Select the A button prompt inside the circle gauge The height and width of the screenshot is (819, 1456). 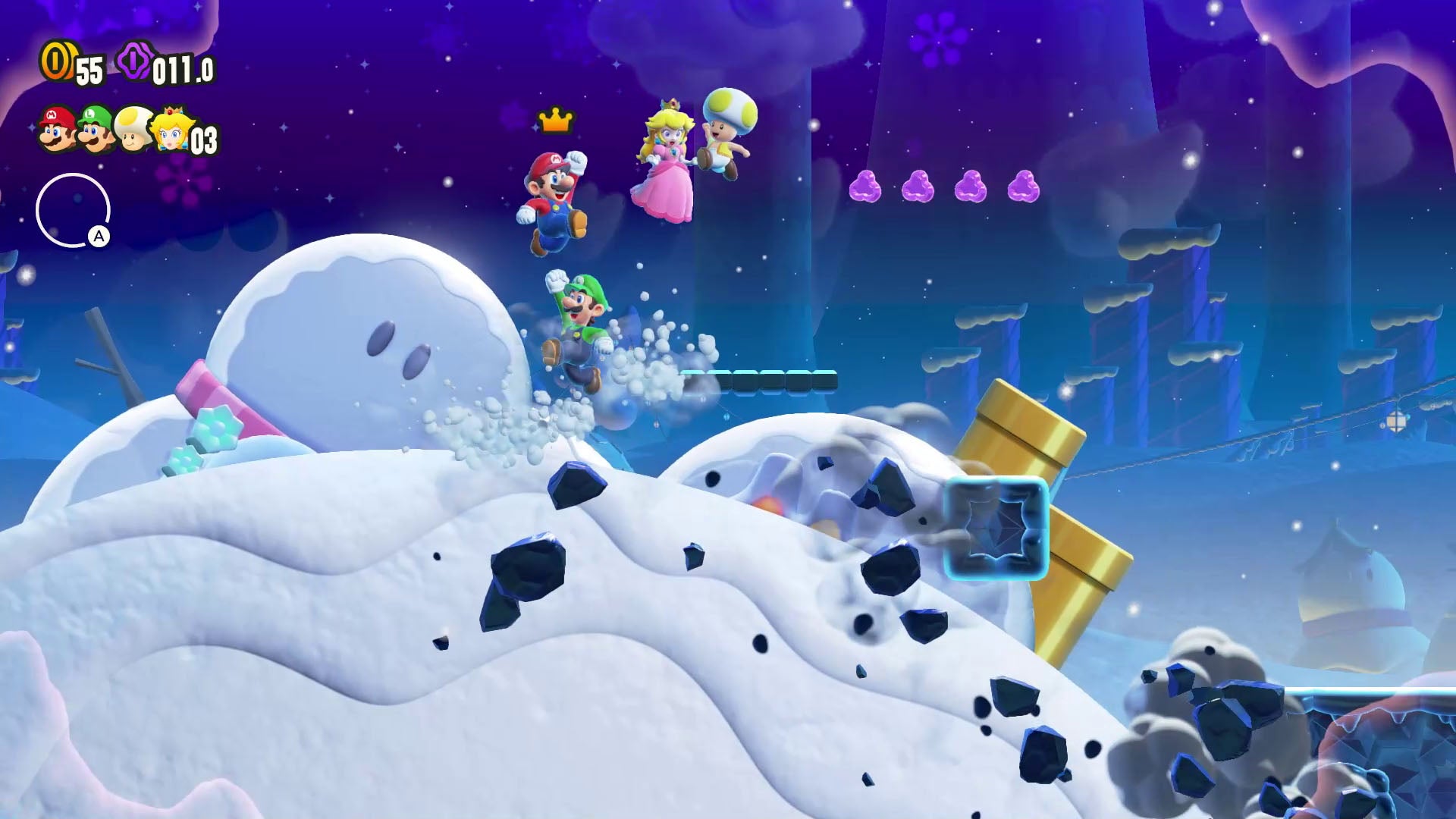click(98, 237)
